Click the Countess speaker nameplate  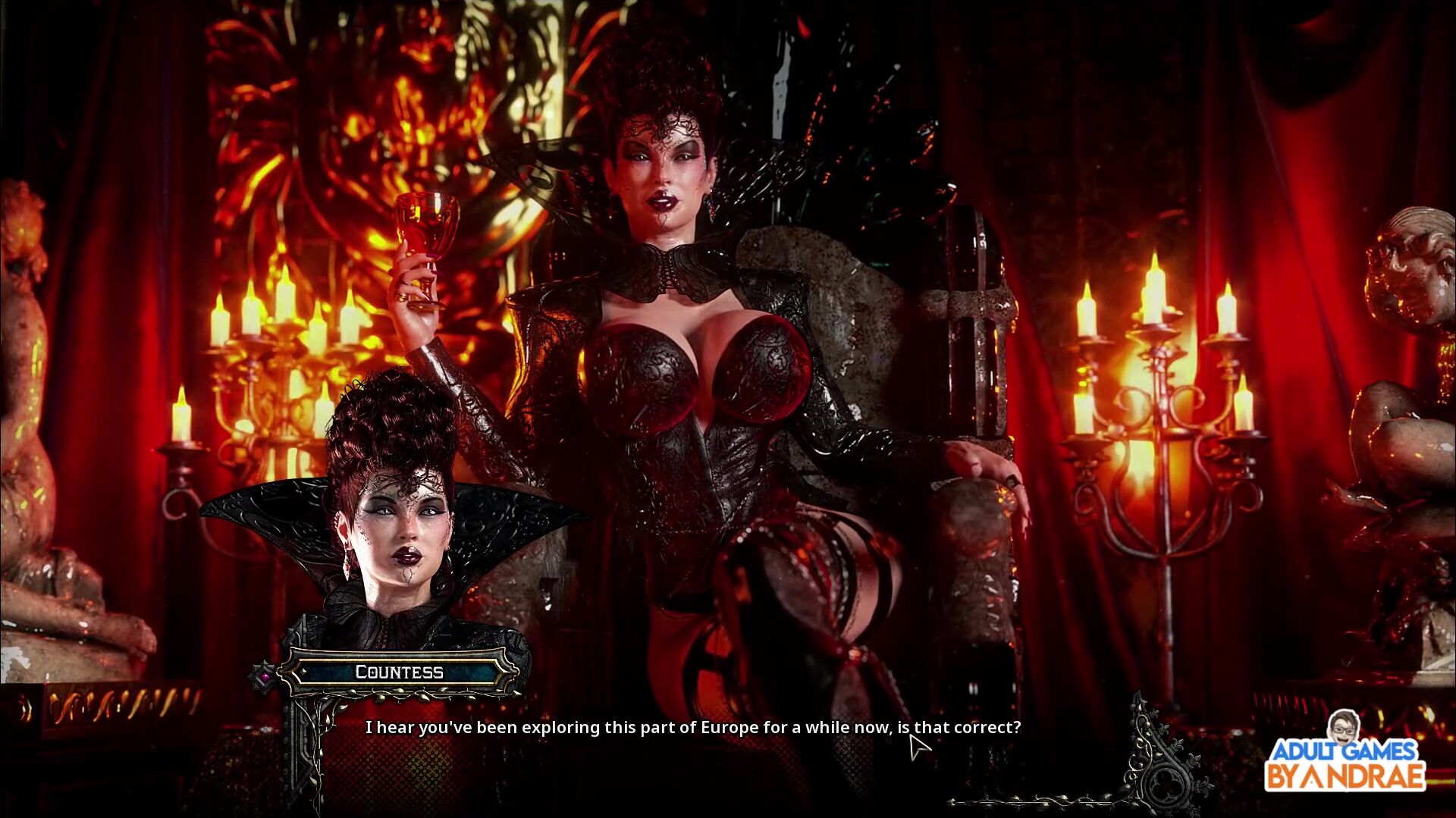(399, 672)
